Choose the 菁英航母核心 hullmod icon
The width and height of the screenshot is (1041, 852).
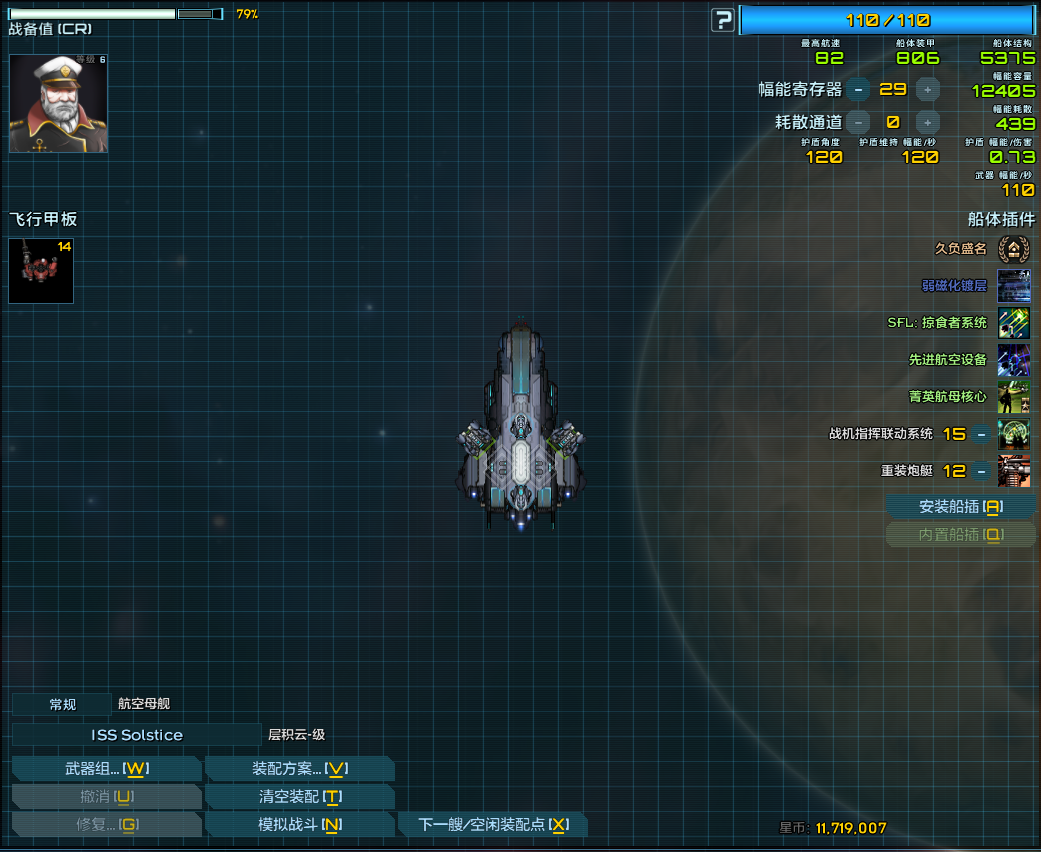tap(1013, 397)
